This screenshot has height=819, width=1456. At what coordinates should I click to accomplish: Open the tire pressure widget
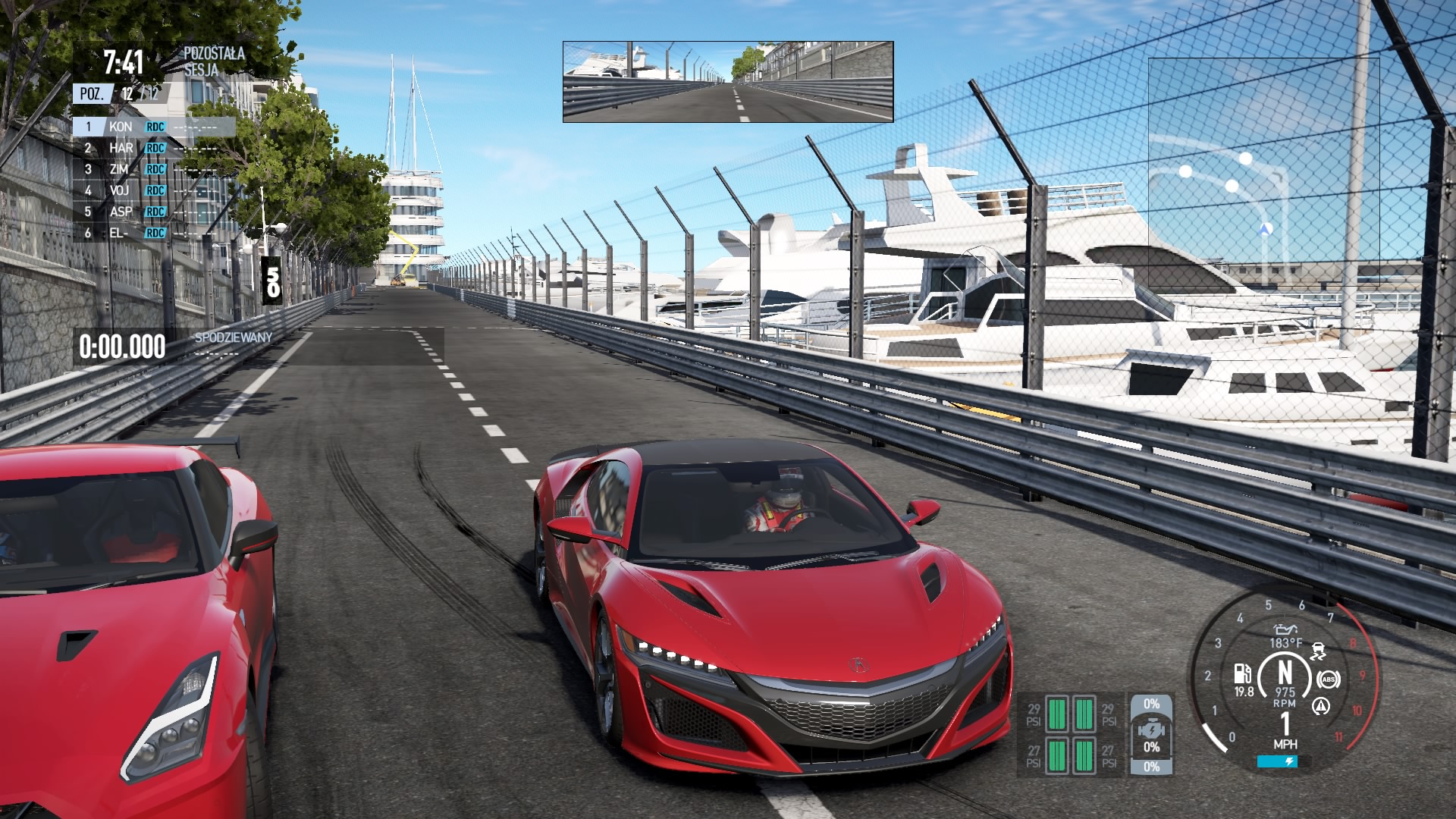click(x=1070, y=734)
